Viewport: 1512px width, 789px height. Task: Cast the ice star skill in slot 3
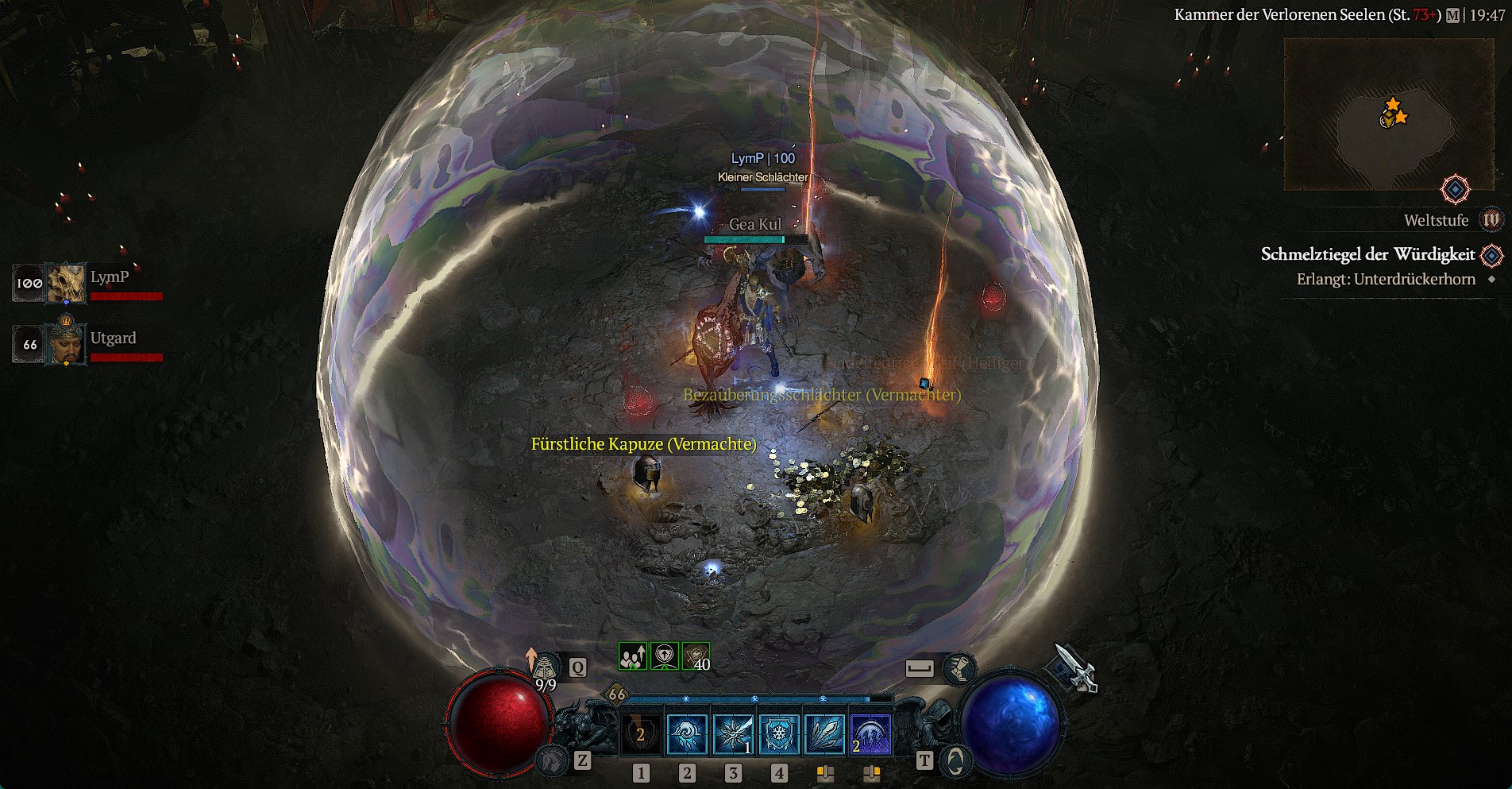733,733
